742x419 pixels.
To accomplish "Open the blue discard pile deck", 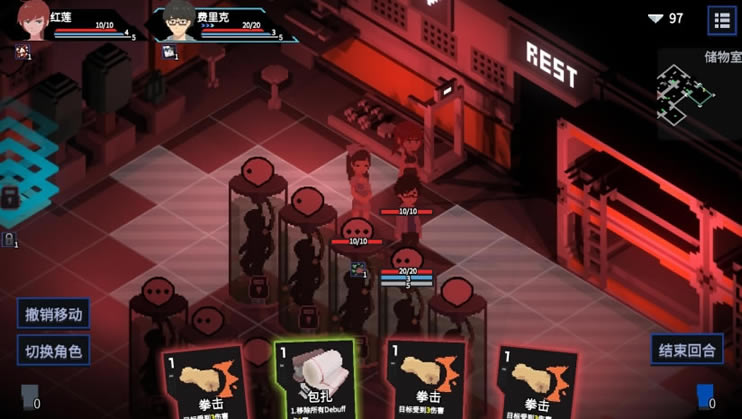I will tap(706, 397).
